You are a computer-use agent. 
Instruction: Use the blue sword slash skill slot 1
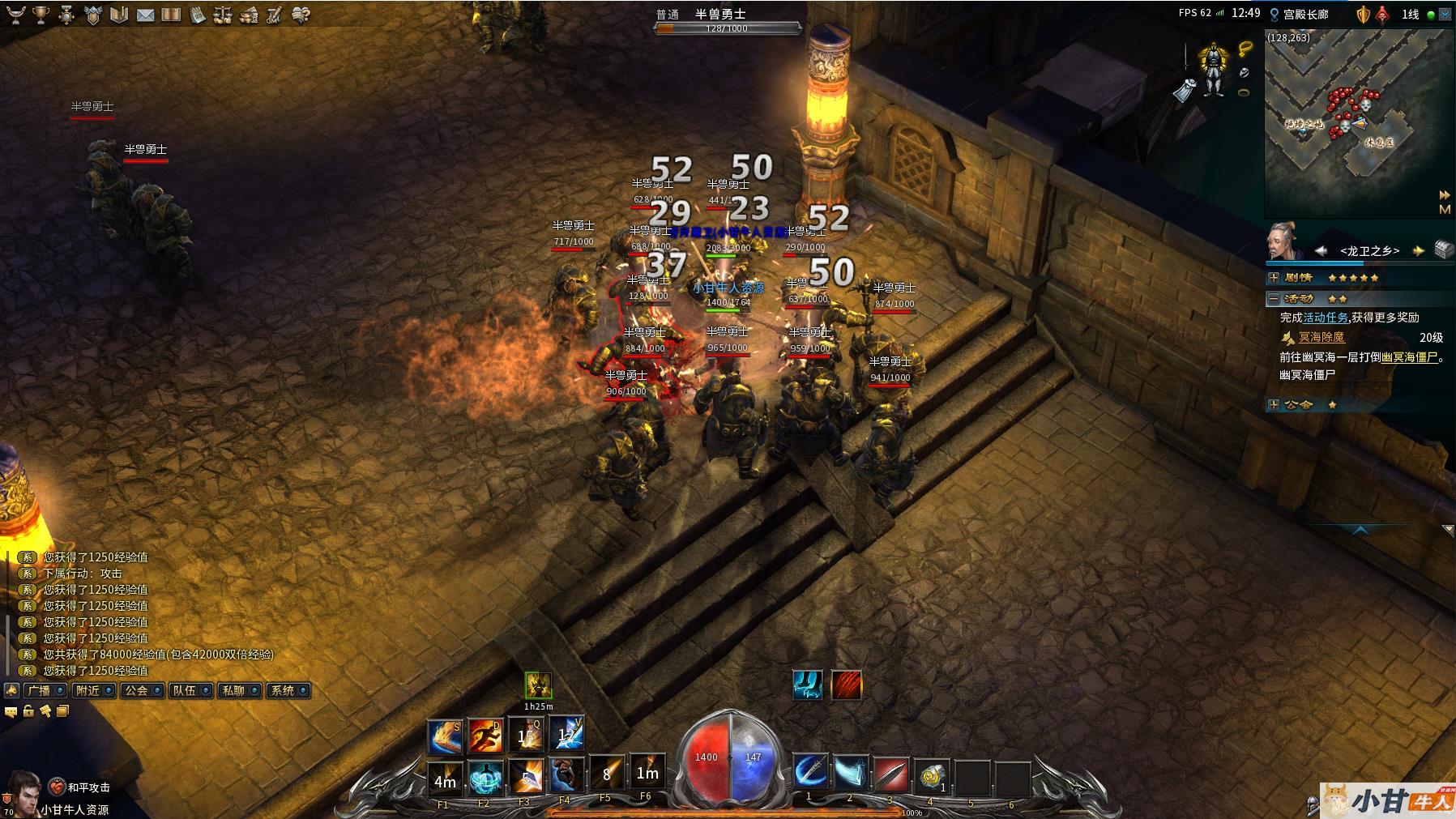pos(809,774)
